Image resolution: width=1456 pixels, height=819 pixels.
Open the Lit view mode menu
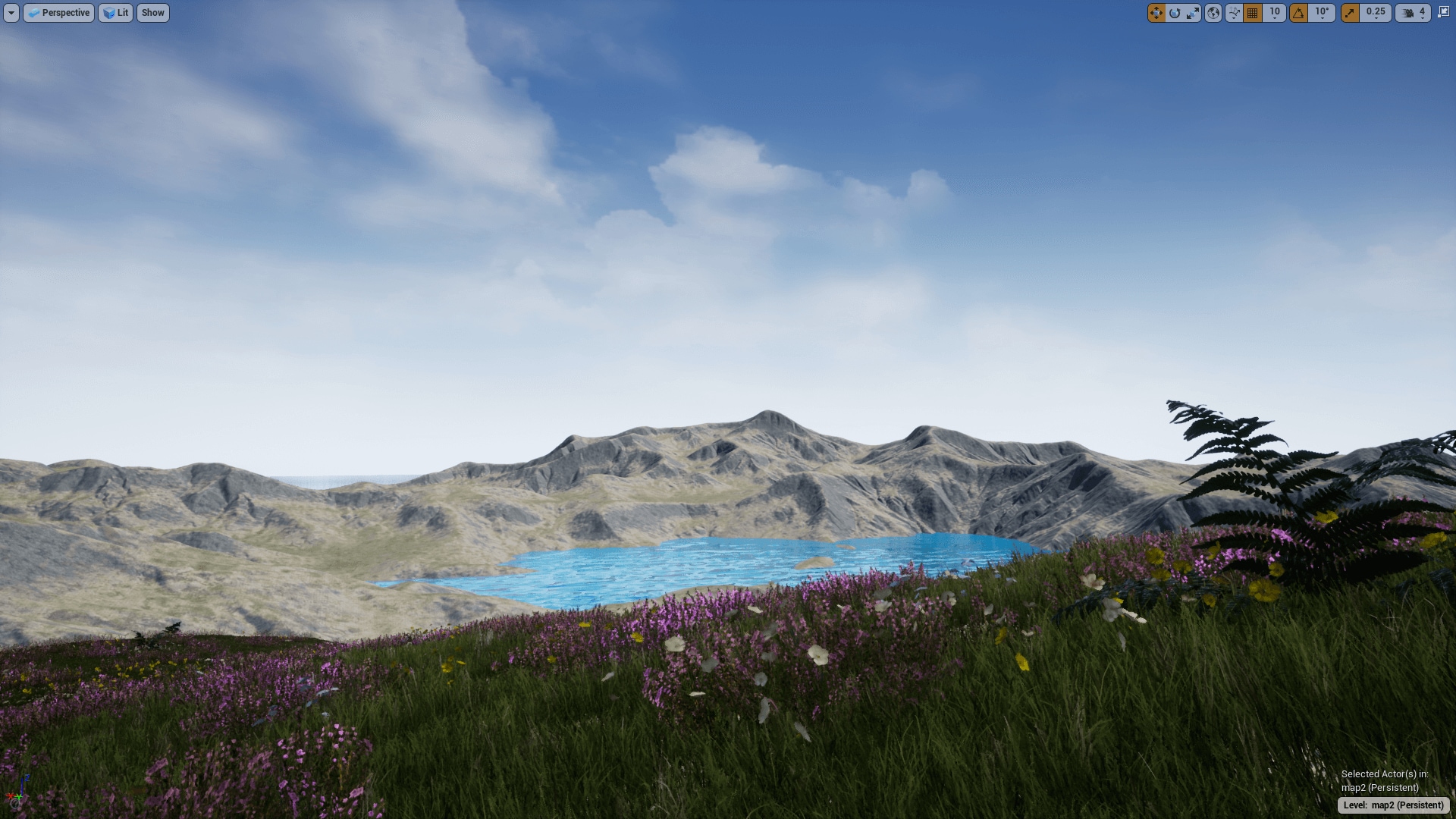pyautogui.click(x=115, y=13)
